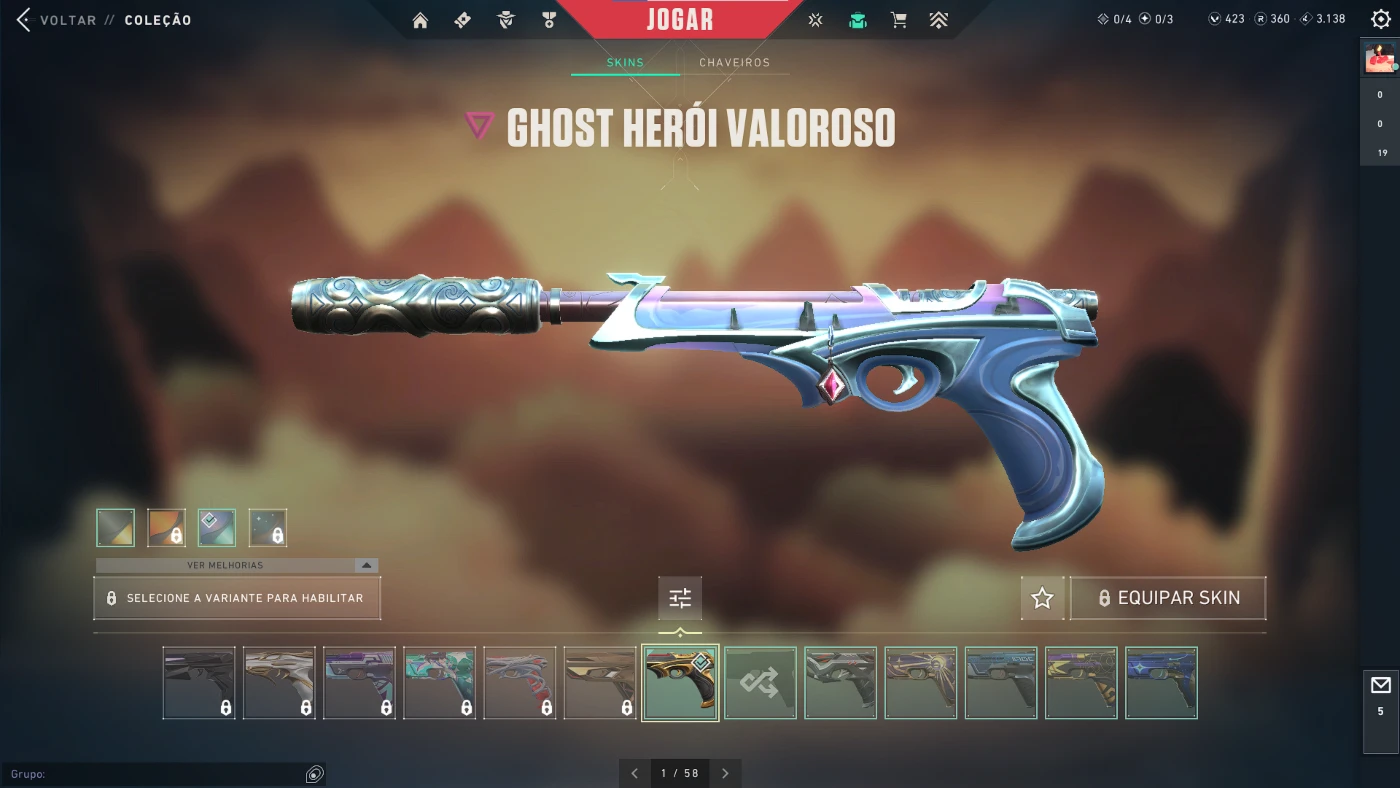Choose the random shuffle skin slot
The width and height of the screenshot is (1400, 788).
click(760, 683)
